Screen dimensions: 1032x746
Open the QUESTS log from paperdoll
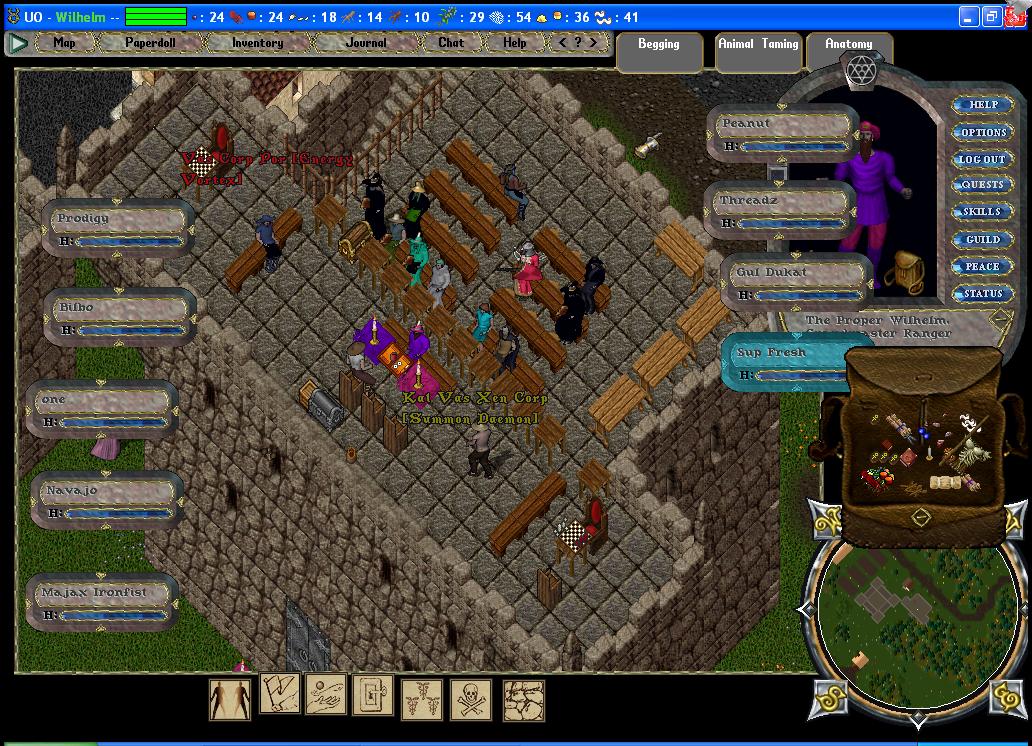pos(982,185)
